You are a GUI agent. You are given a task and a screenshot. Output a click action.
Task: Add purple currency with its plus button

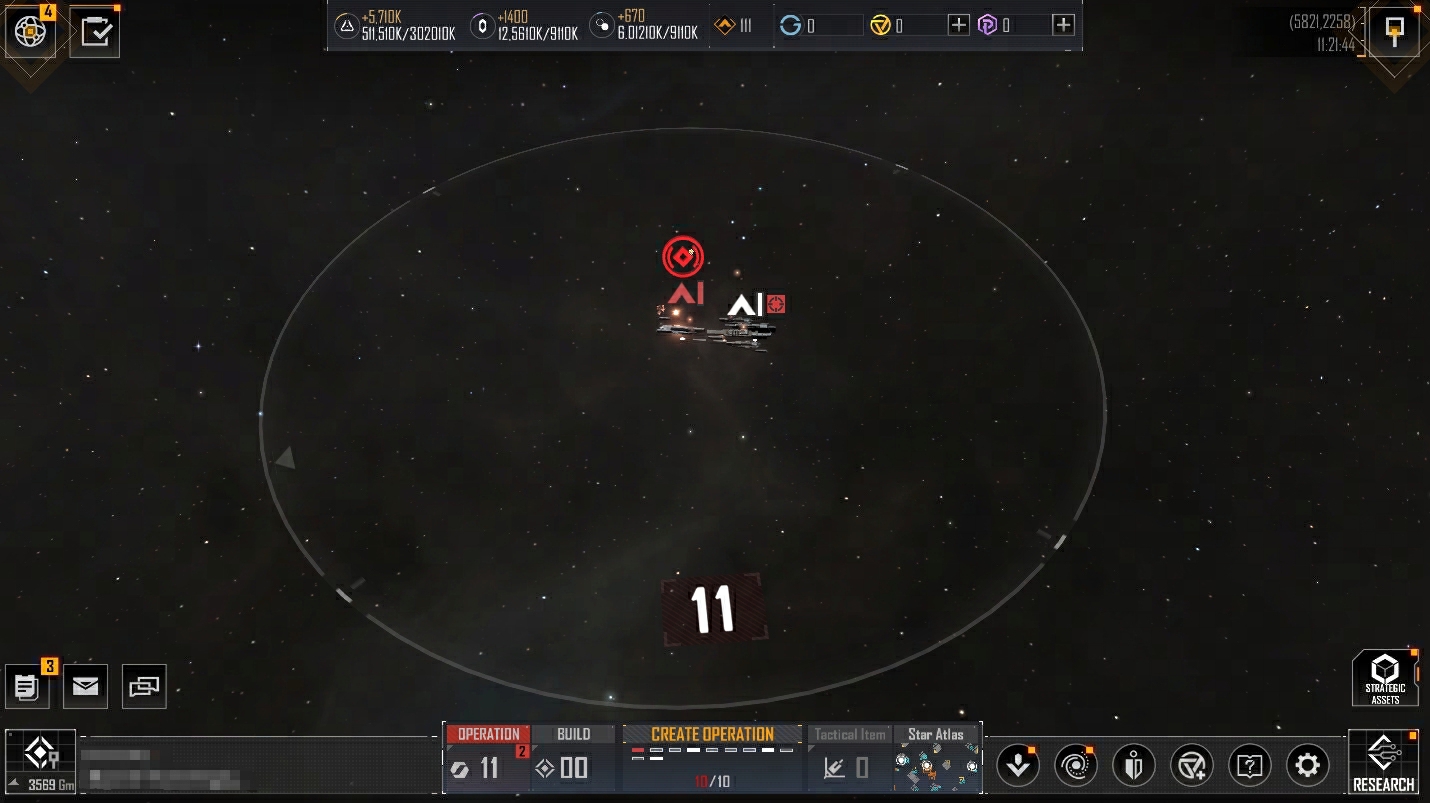point(1064,25)
